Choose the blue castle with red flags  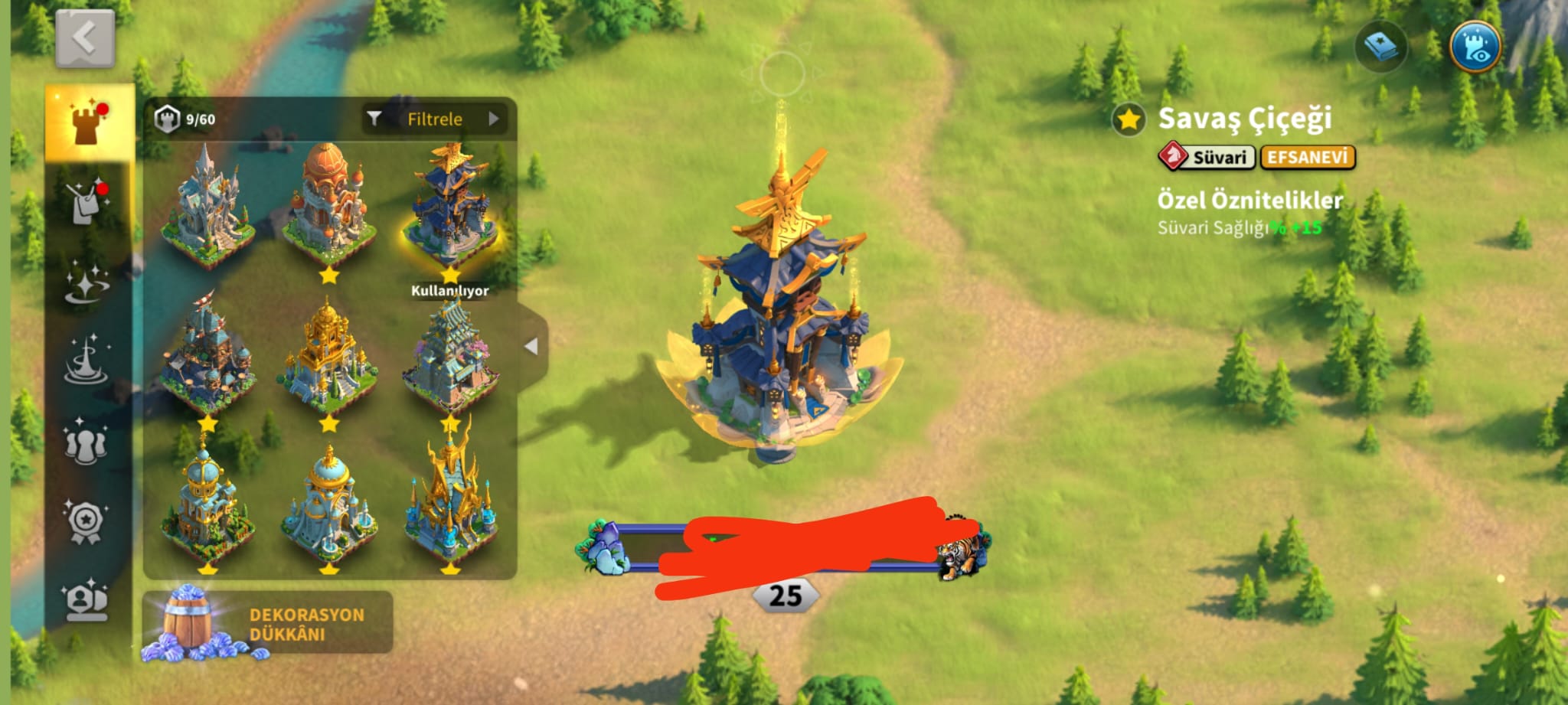[x=207, y=356]
